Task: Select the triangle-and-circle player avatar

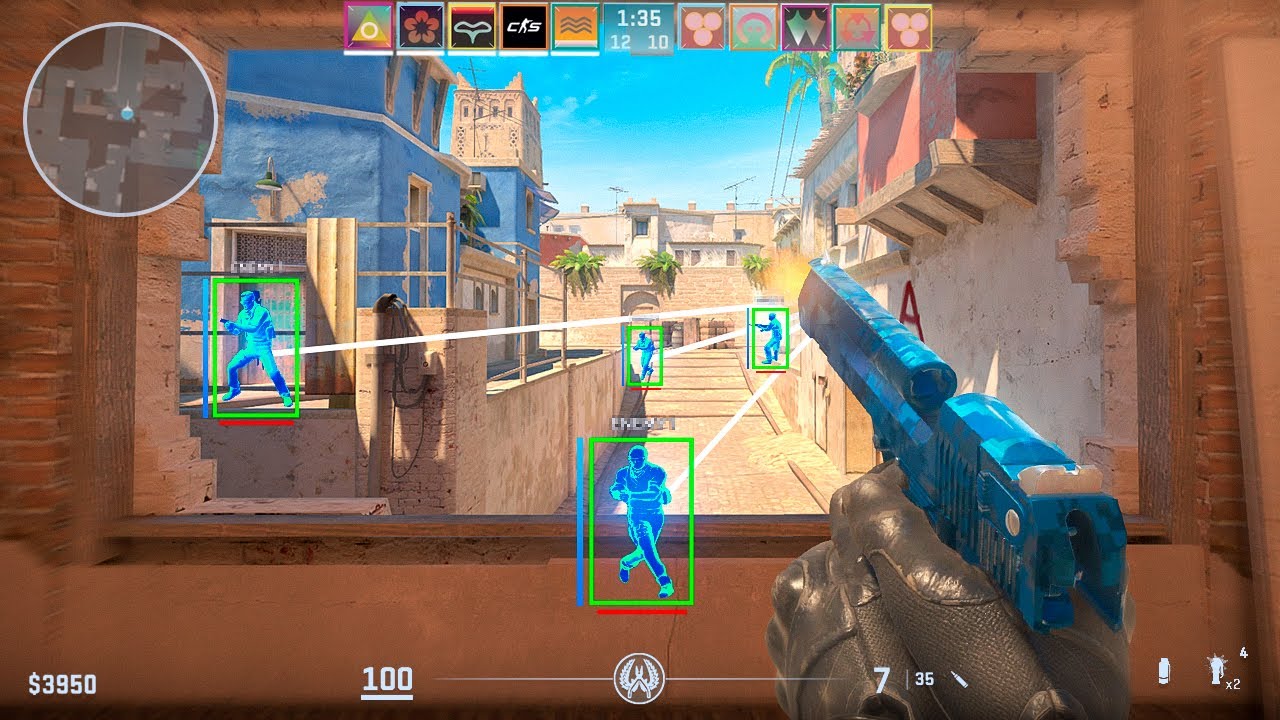Action: tap(368, 27)
